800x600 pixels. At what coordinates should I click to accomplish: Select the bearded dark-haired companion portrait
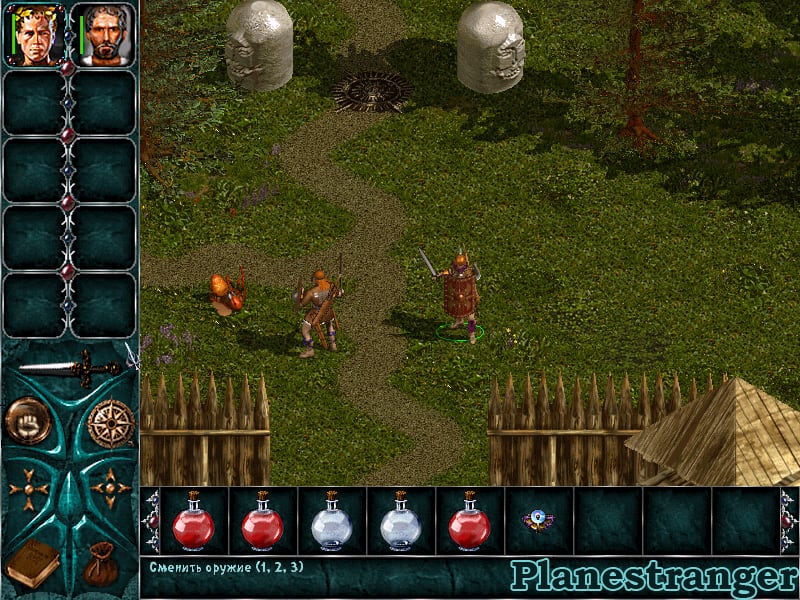coord(104,35)
